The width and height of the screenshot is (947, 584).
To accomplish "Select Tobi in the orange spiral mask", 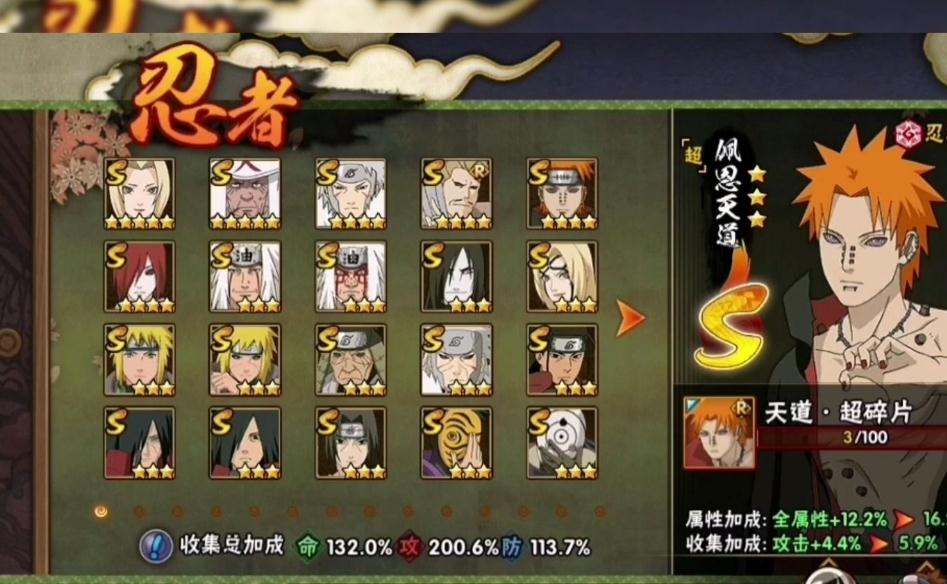I will pos(456,442).
